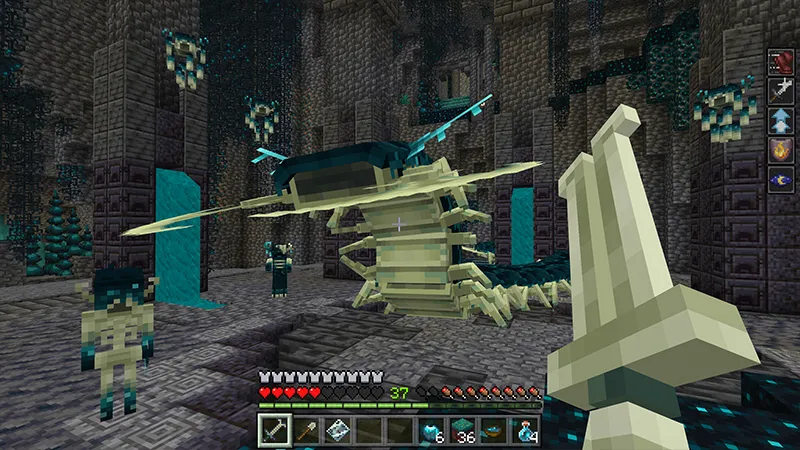Screen dimensions: 800x450
Task: Pick the teal block stack of 36
Action: click(463, 429)
